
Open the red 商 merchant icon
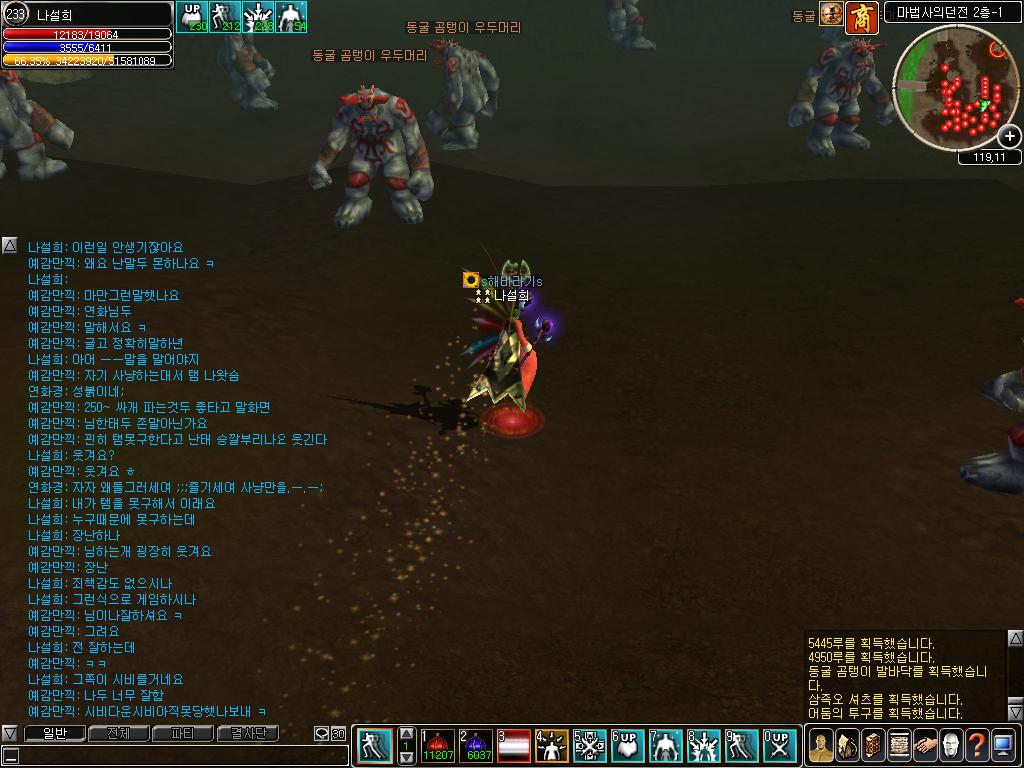[862, 17]
